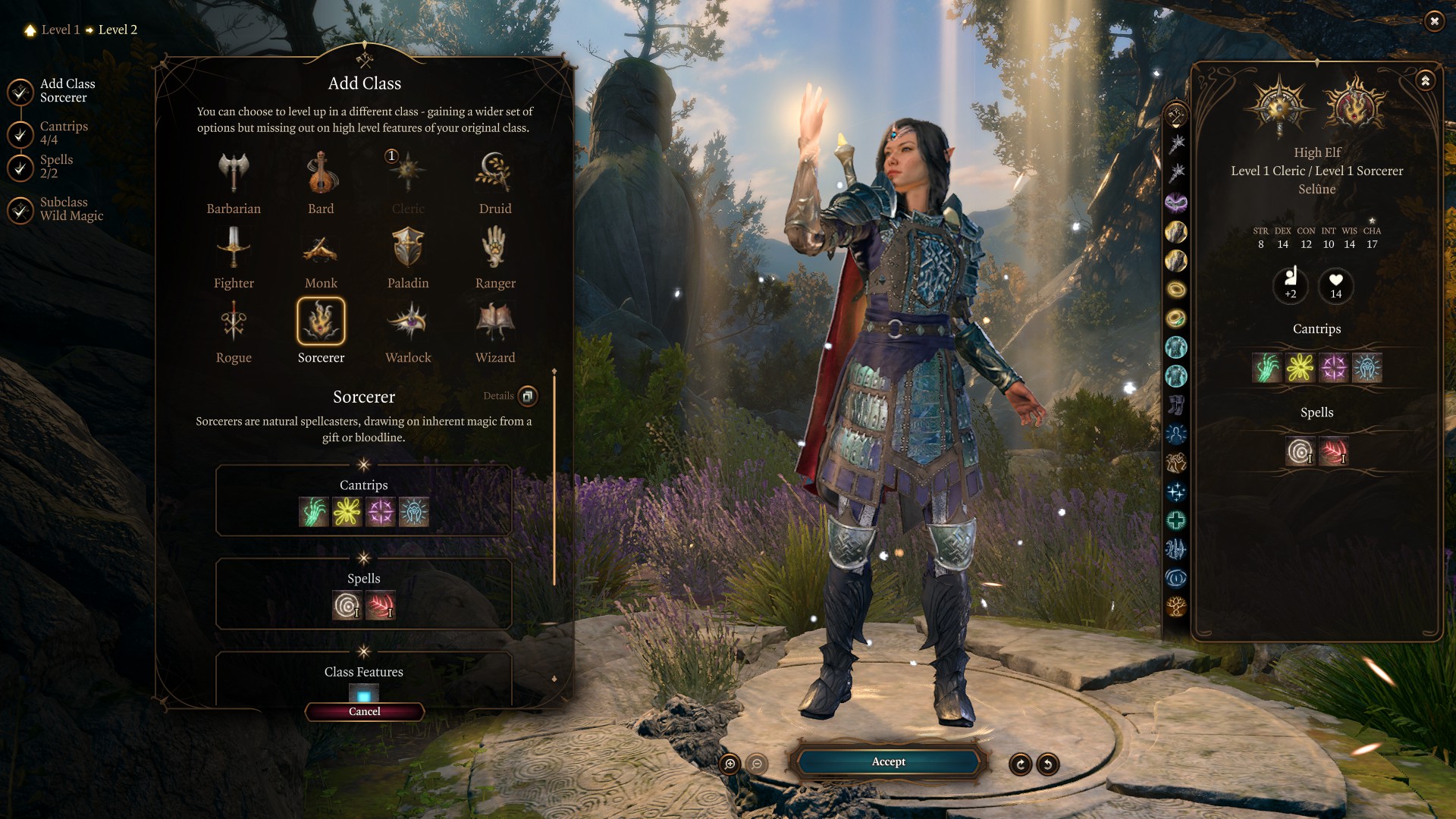This screenshot has width=1456, height=819.
Task: Go to the Subclass Wild Magic step
Action: (x=71, y=209)
